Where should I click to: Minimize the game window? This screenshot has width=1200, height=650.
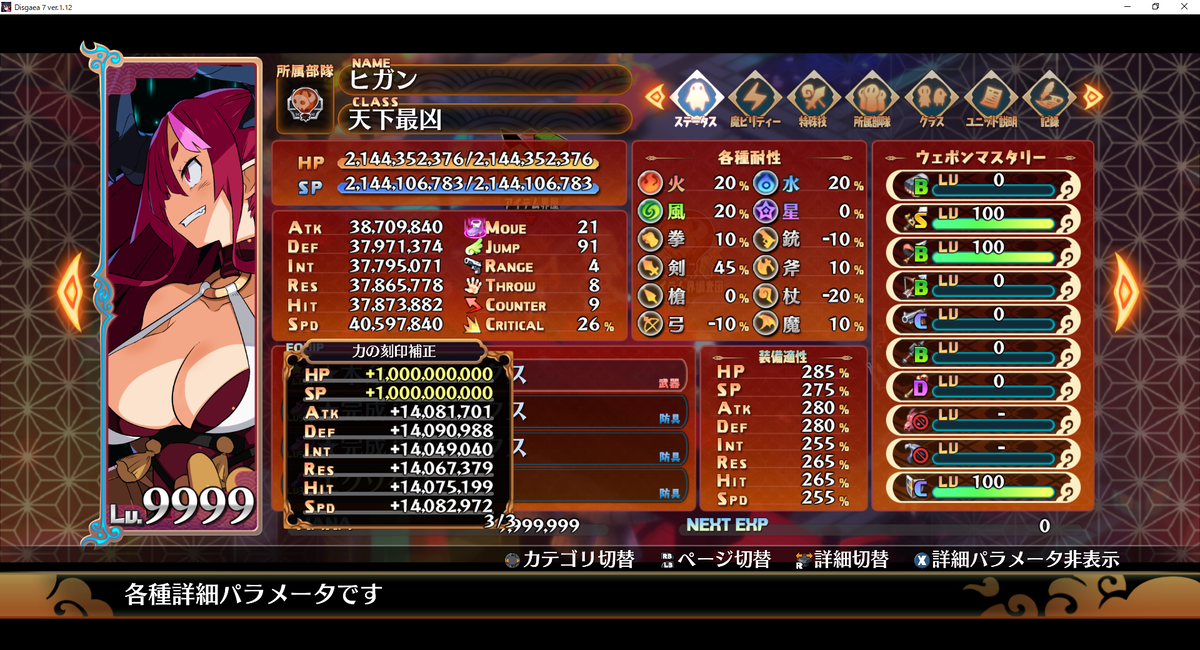1127,7
